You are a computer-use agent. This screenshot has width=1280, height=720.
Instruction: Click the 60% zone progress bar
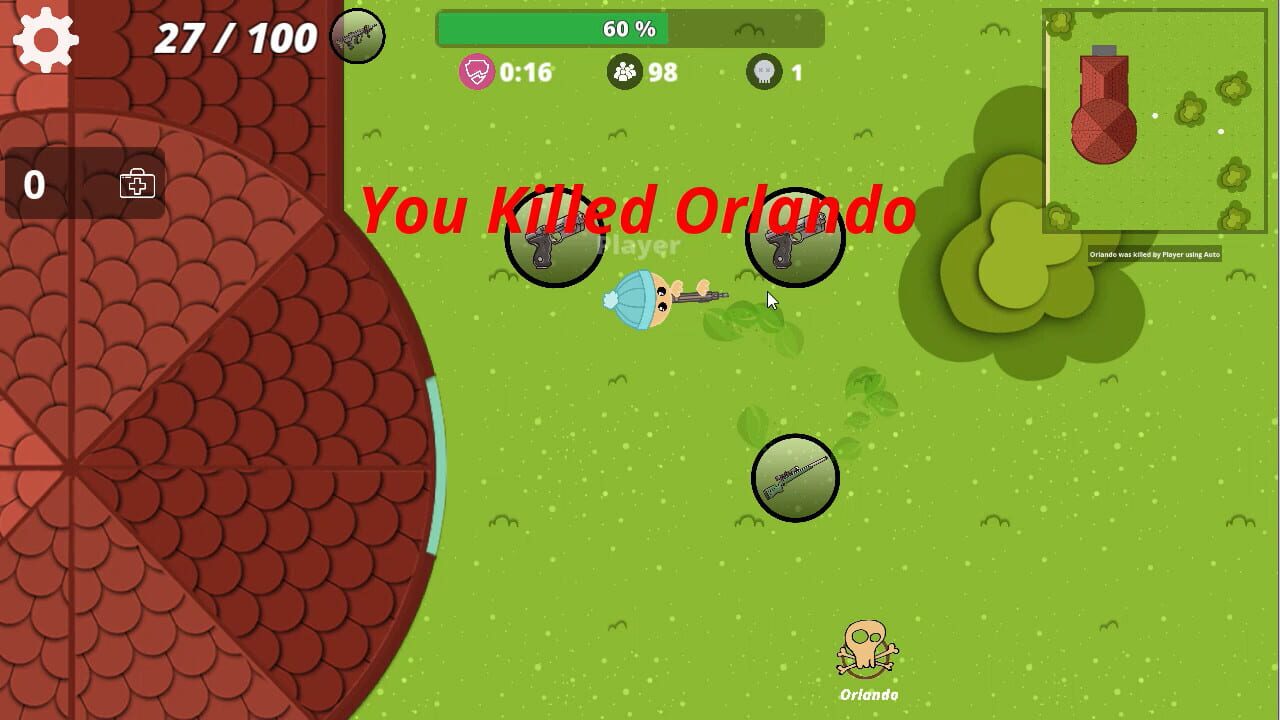click(630, 30)
